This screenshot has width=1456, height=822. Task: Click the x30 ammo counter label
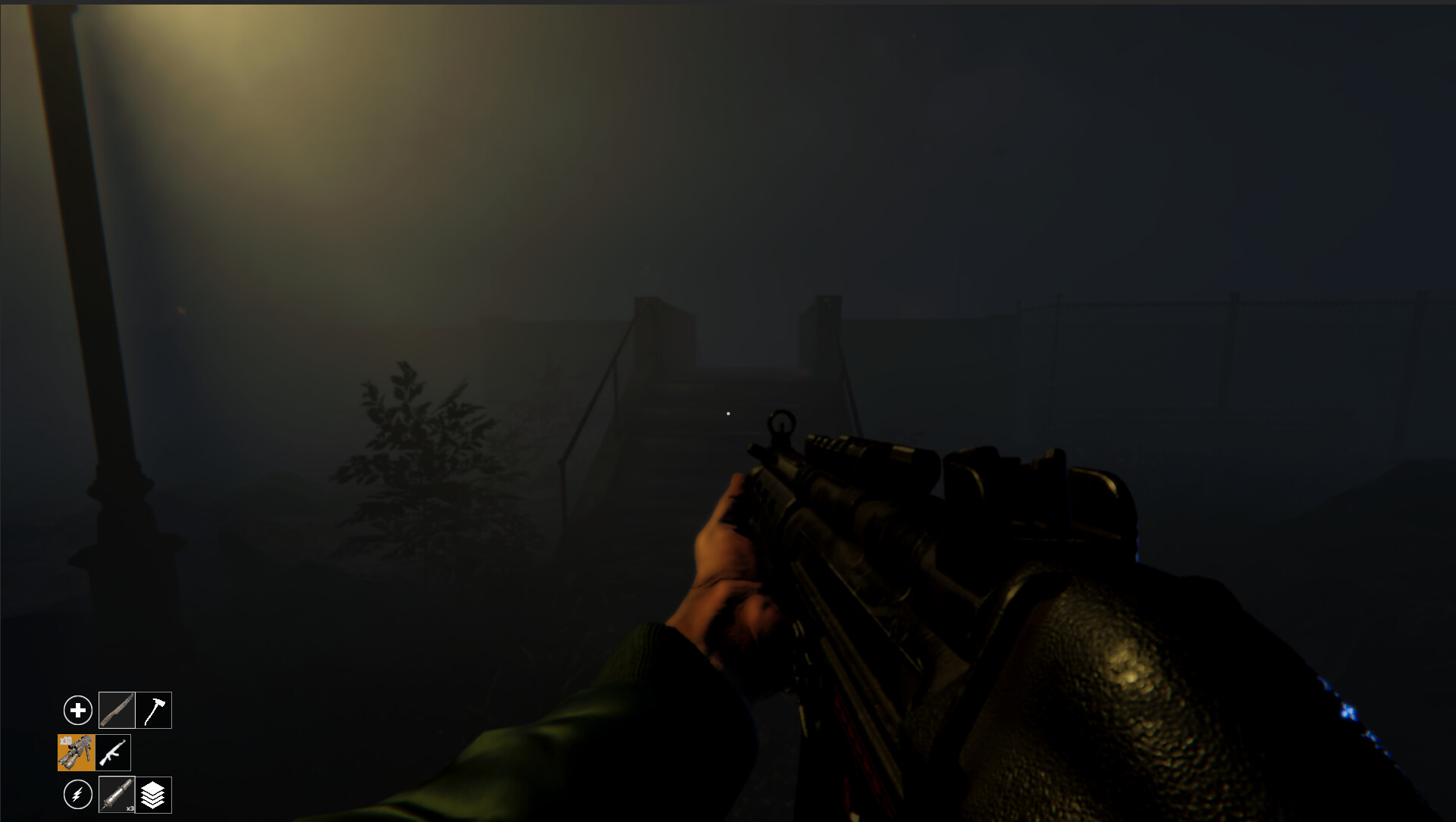[67, 739]
